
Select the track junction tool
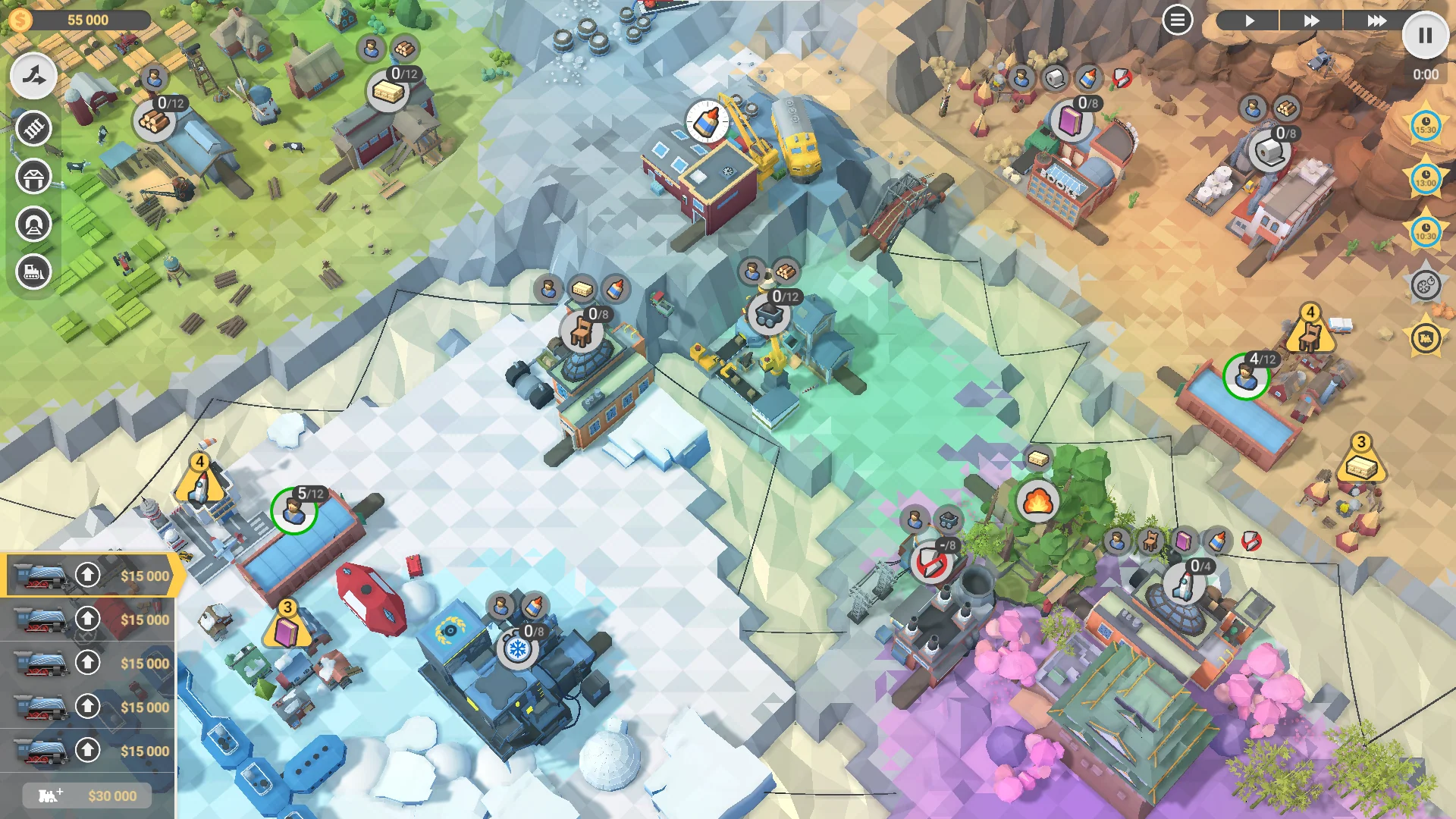[x=33, y=75]
